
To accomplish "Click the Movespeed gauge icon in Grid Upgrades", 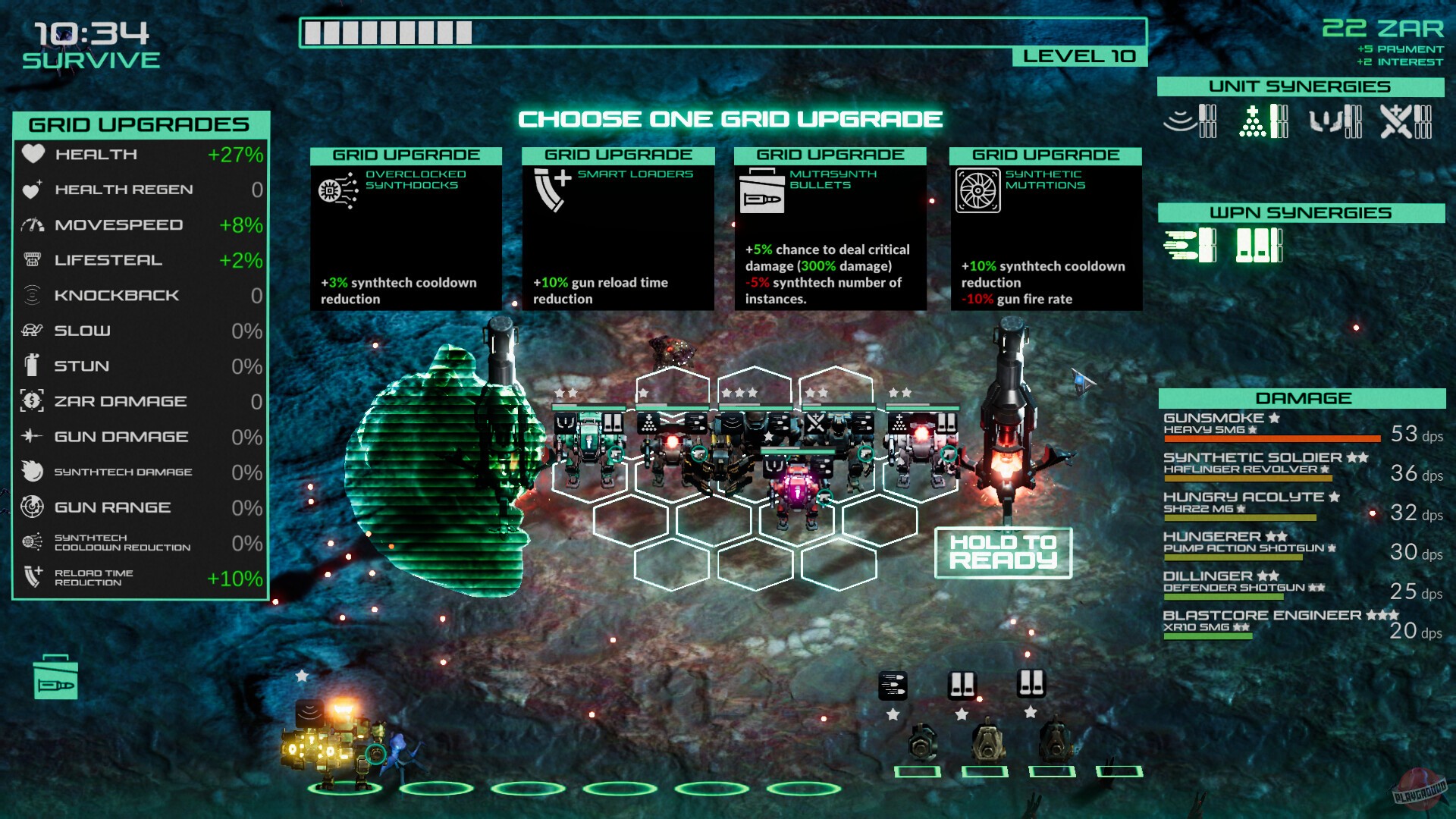I will coord(32,224).
